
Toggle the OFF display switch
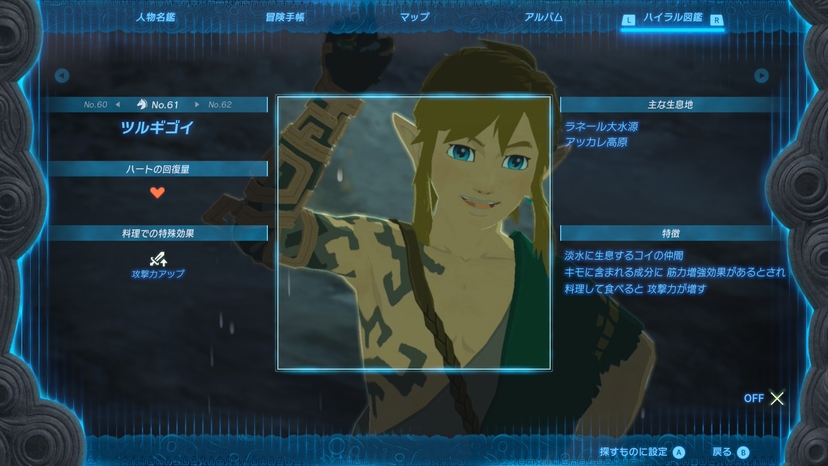(766, 398)
